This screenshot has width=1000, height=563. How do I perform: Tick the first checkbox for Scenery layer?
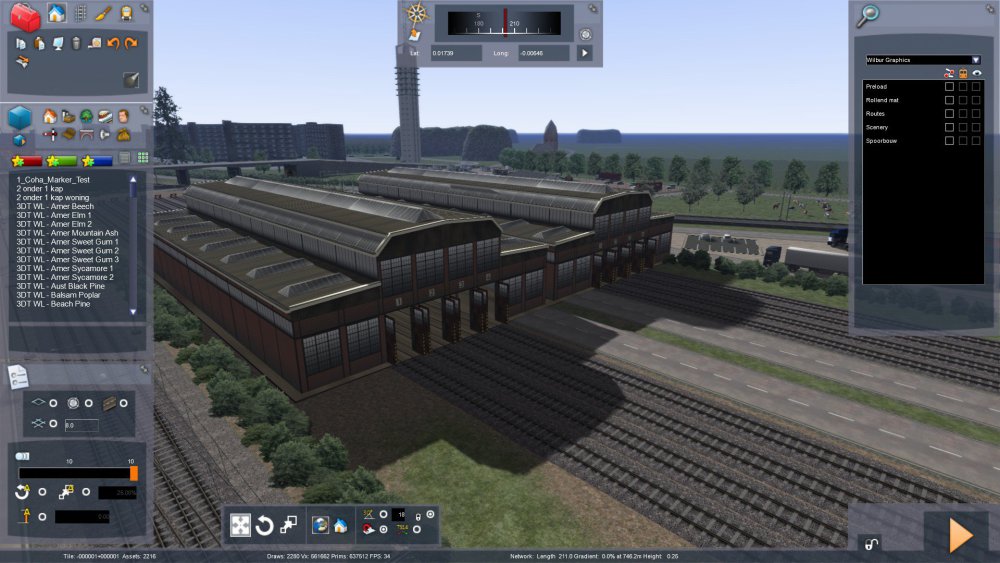pos(949,128)
